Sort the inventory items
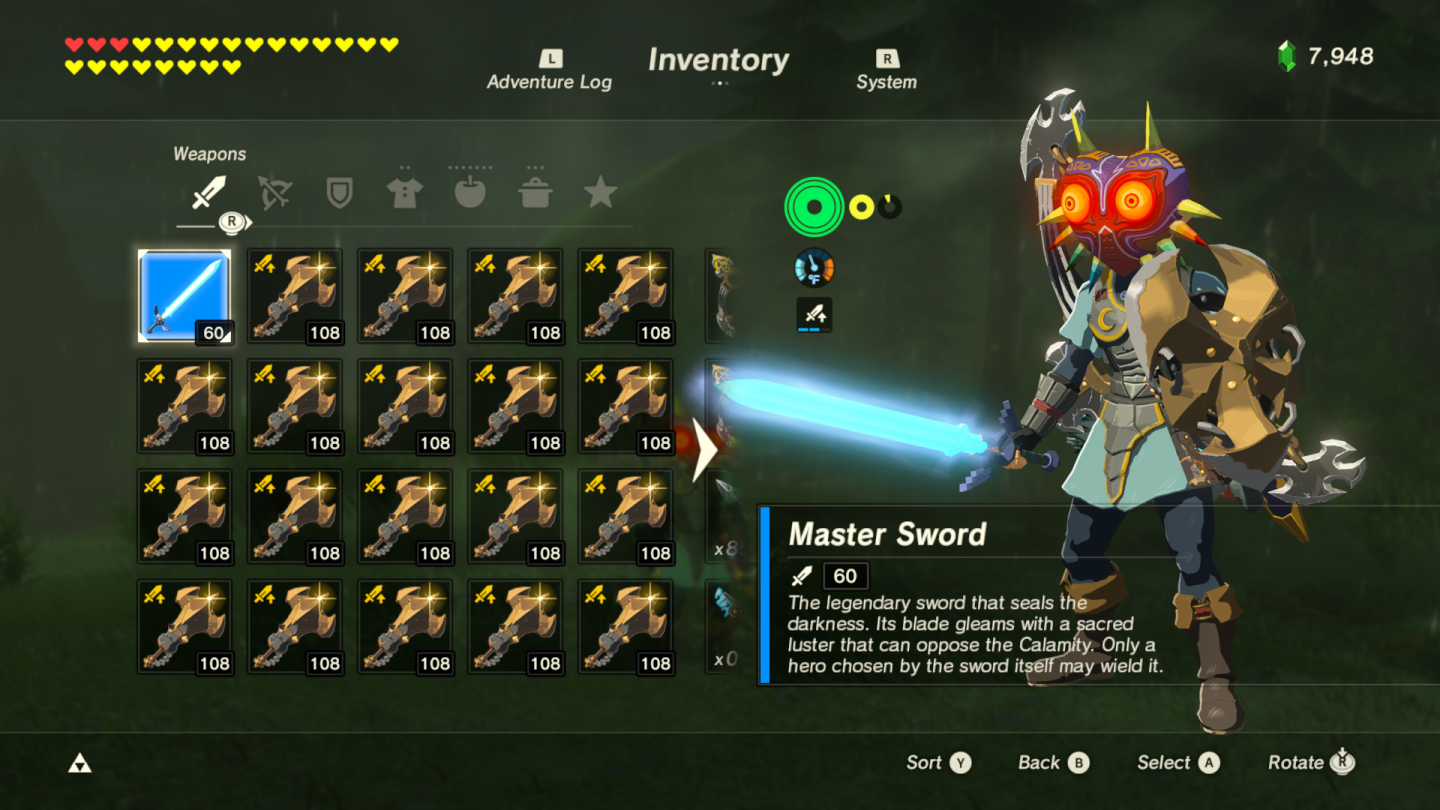The width and height of the screenshot is (1440, 810). tap(938, 763)
